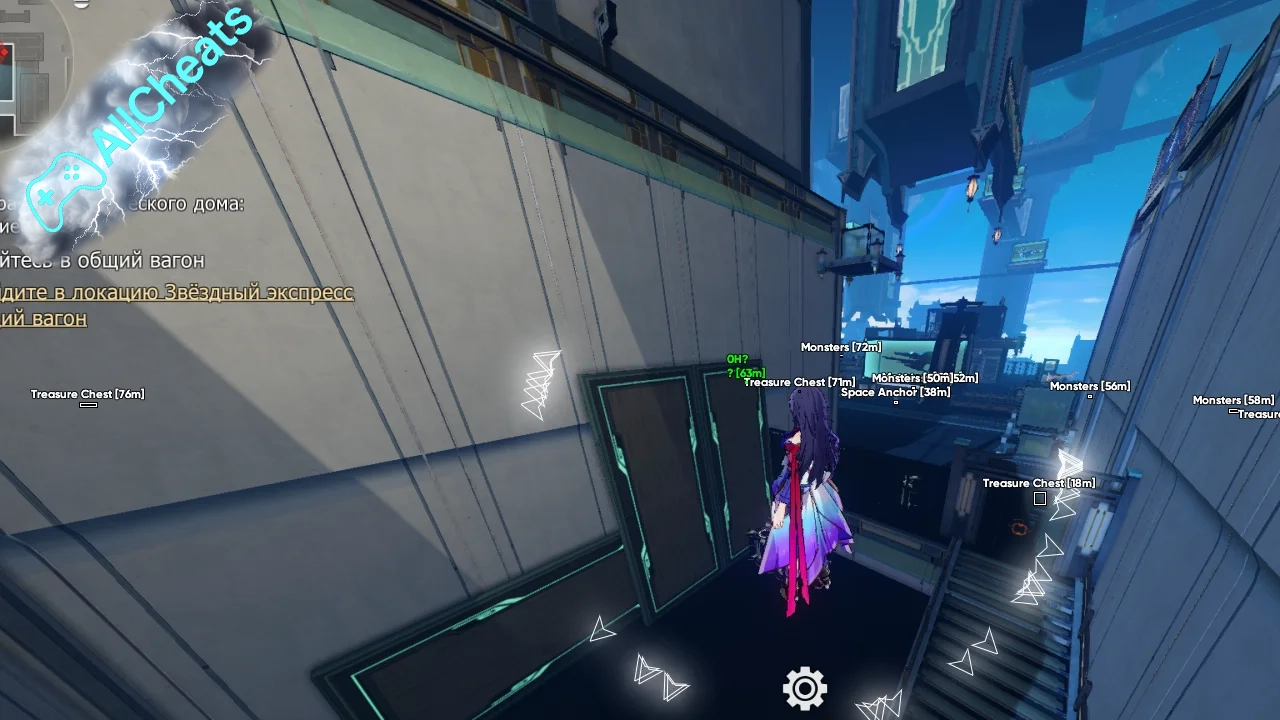The width and height of the screenshot is (1280, 720).
Task: Open settings via the white gear icon
Action: (805, 688)
